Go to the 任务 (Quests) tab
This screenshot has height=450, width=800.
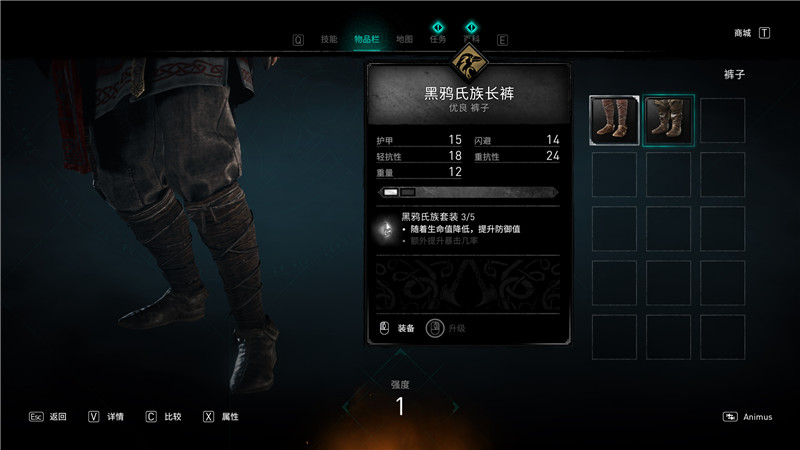pyautogui.click(x=437, y=40)
